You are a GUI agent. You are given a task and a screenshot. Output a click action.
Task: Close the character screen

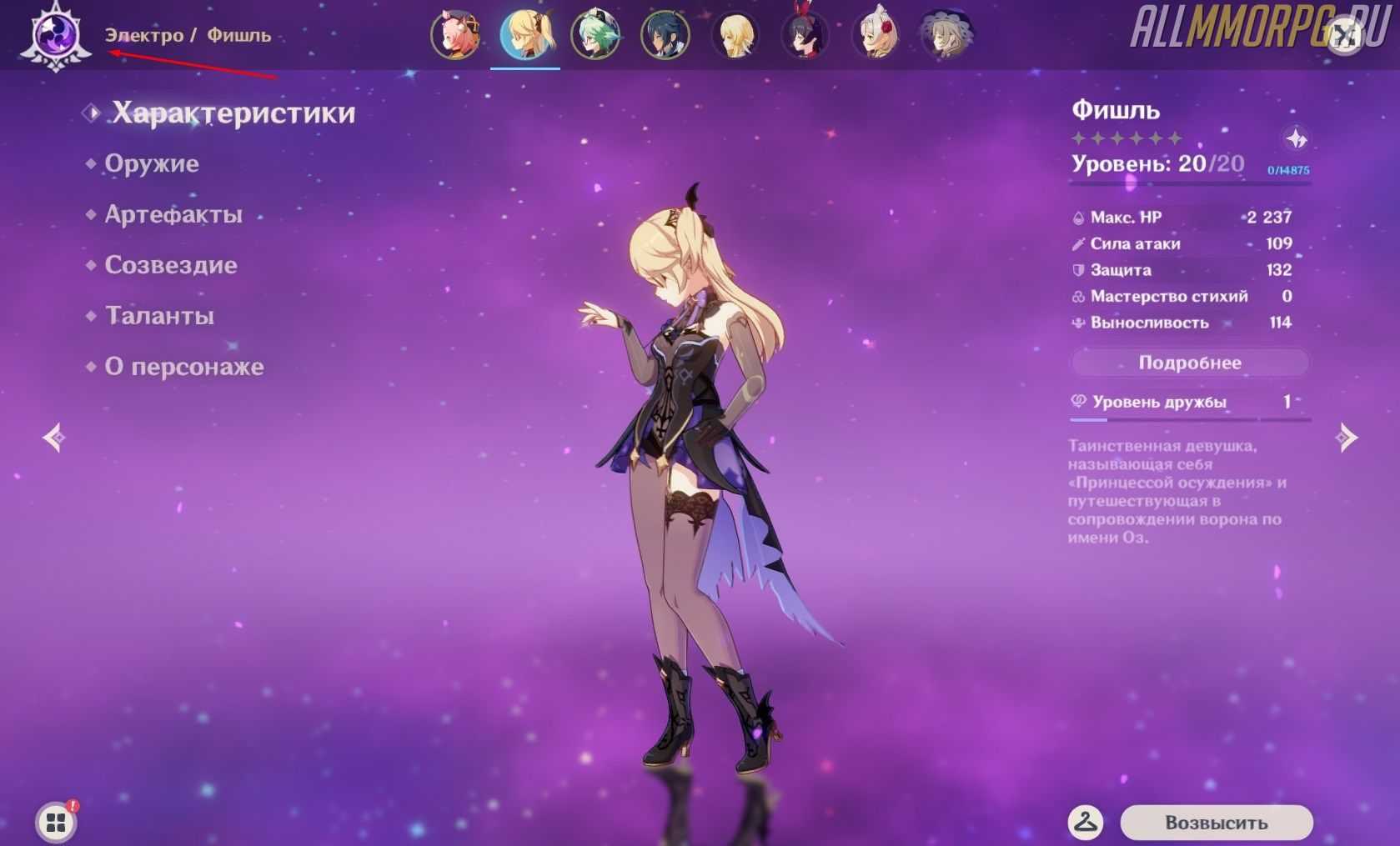click(1344, 36)
